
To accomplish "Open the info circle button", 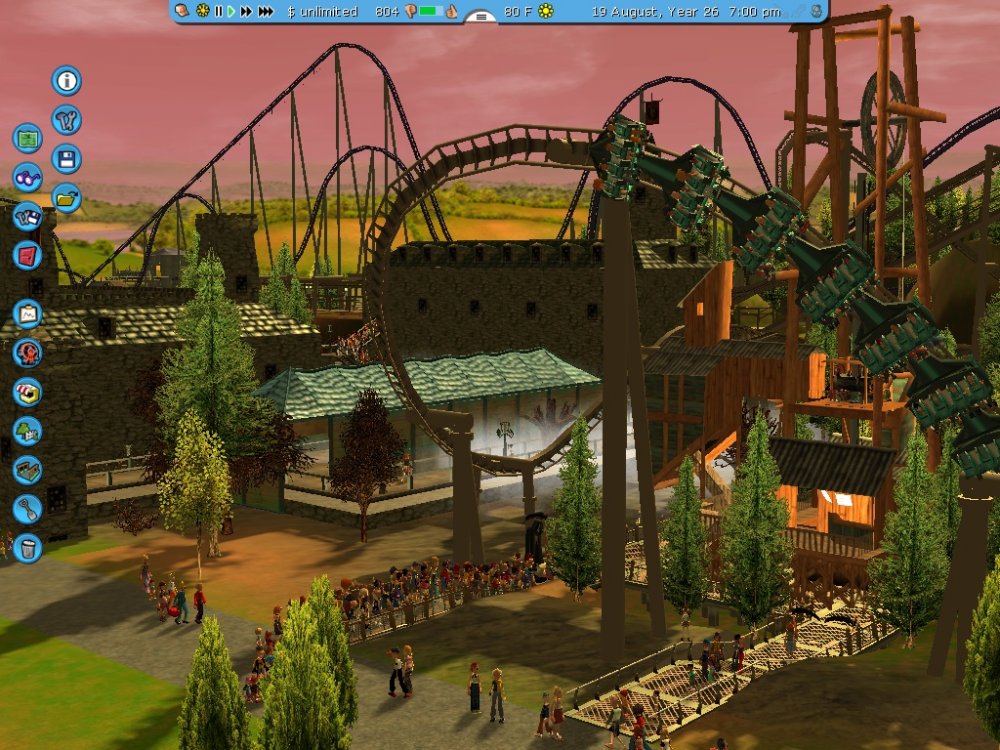I will 66,81.
